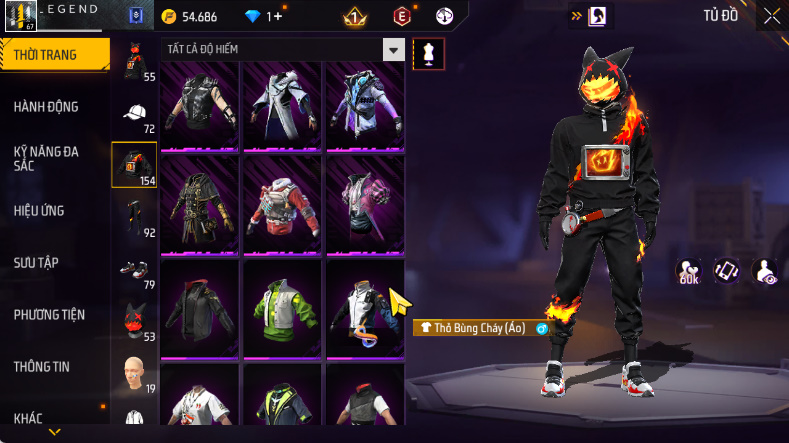Select the KỸ NĂNG ĐA SẮC section
The height and width of the screenshot is (443, 789).
coord(46,158)
